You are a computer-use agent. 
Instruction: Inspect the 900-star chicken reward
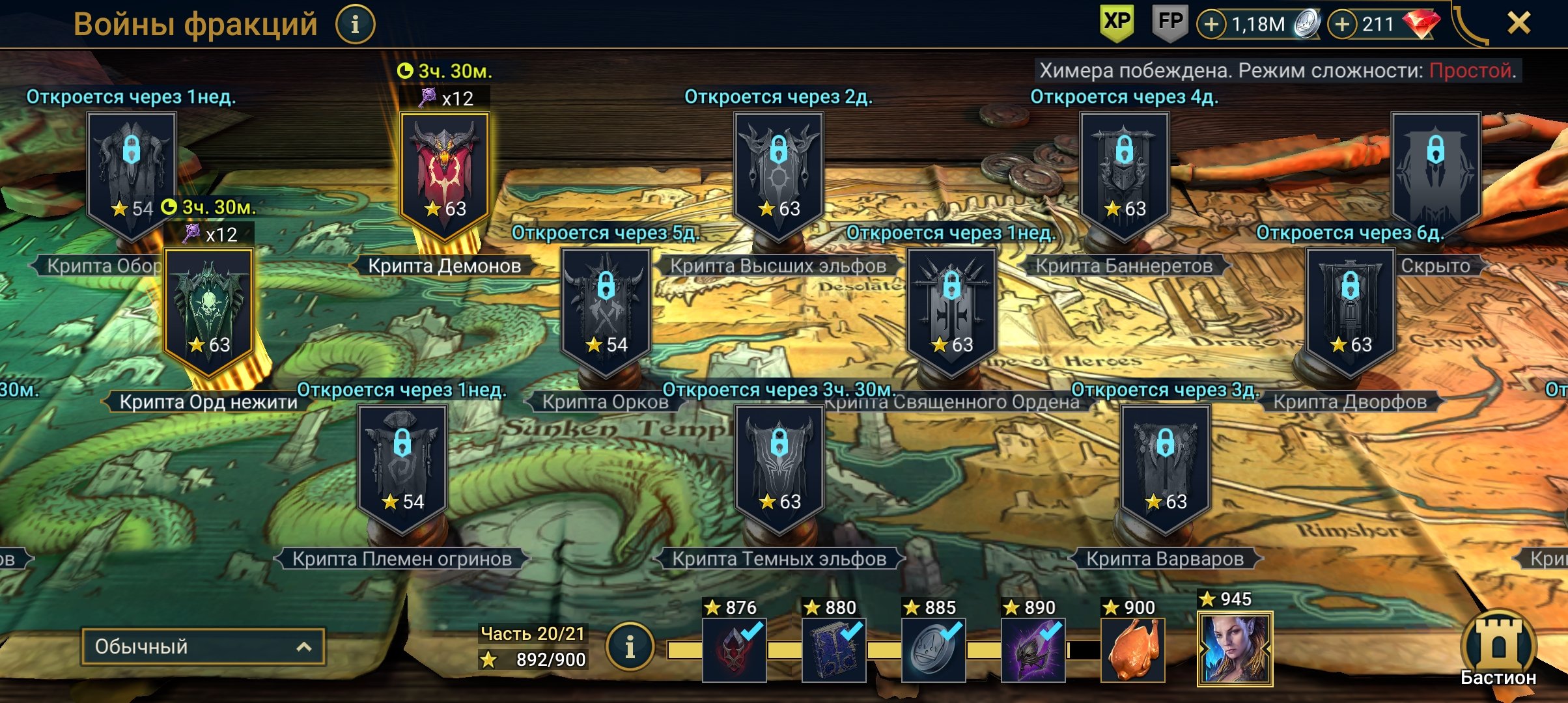1133,650
